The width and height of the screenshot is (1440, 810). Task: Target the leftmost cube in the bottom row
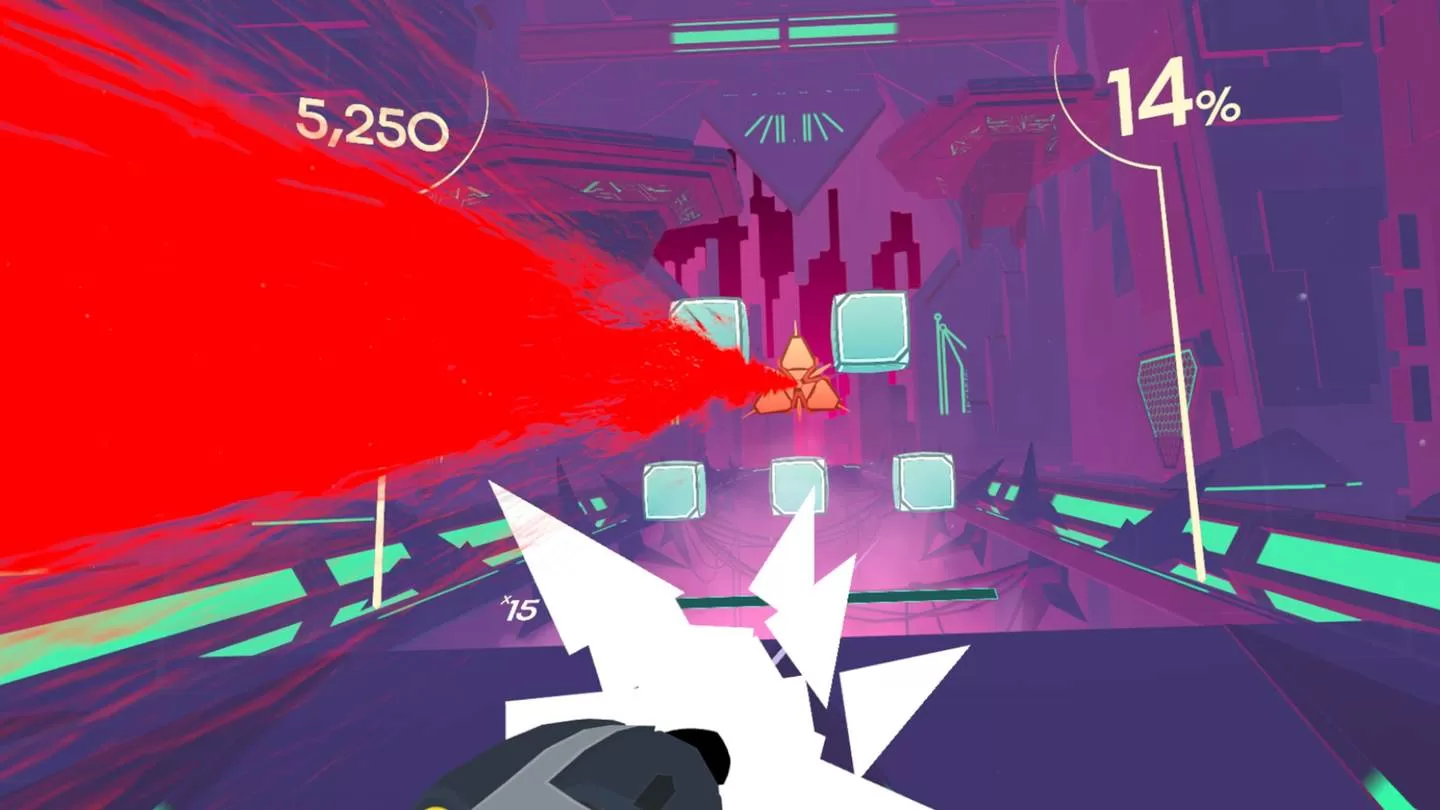pyautogui.click(x=677, y=490)
